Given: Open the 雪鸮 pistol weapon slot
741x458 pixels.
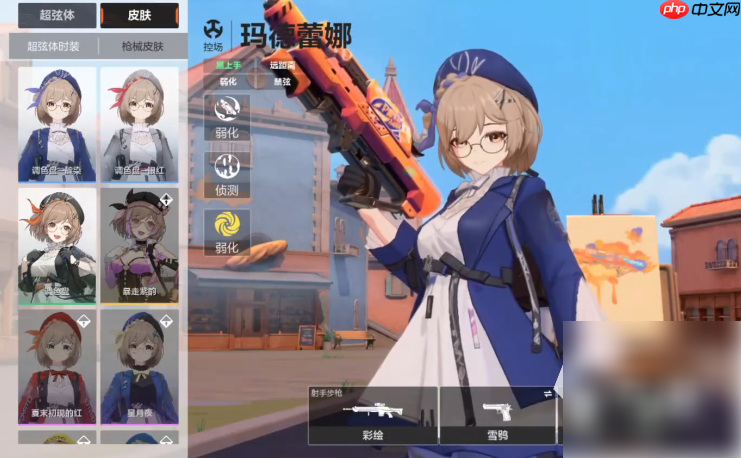Looking at the screenshot, I should tap(497, 415).
